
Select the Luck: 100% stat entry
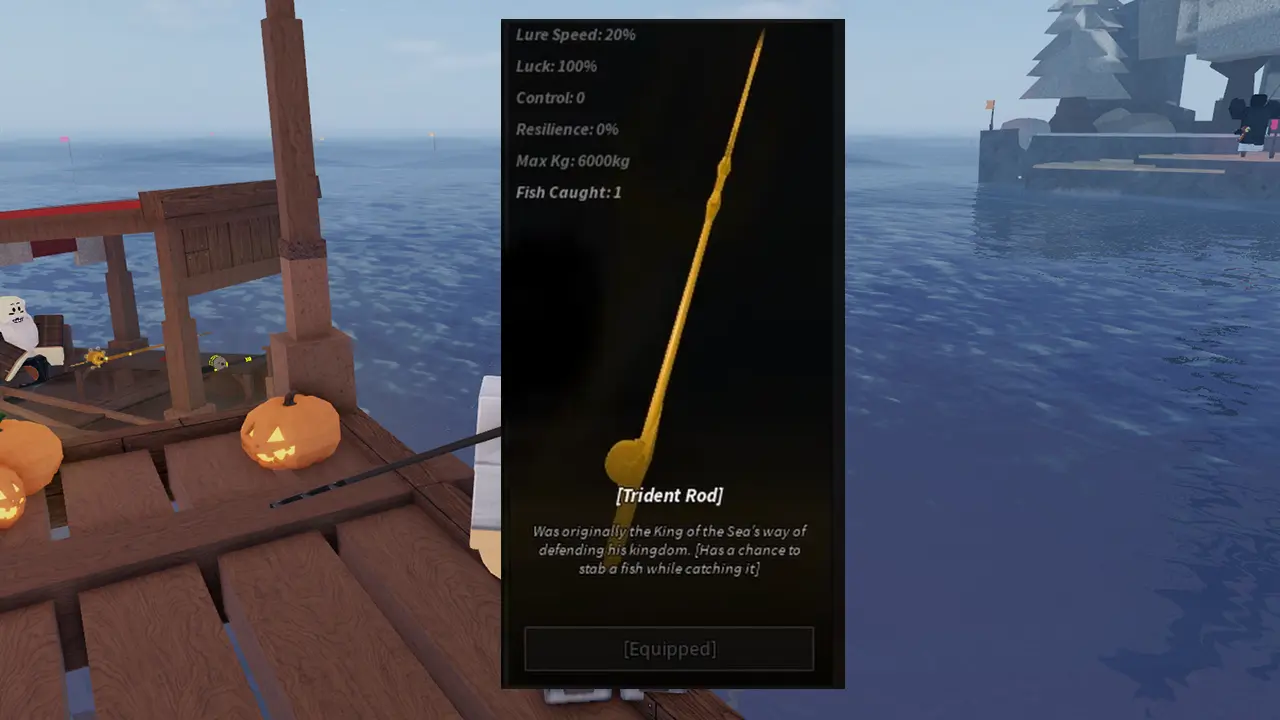click(x=555, y=66)
